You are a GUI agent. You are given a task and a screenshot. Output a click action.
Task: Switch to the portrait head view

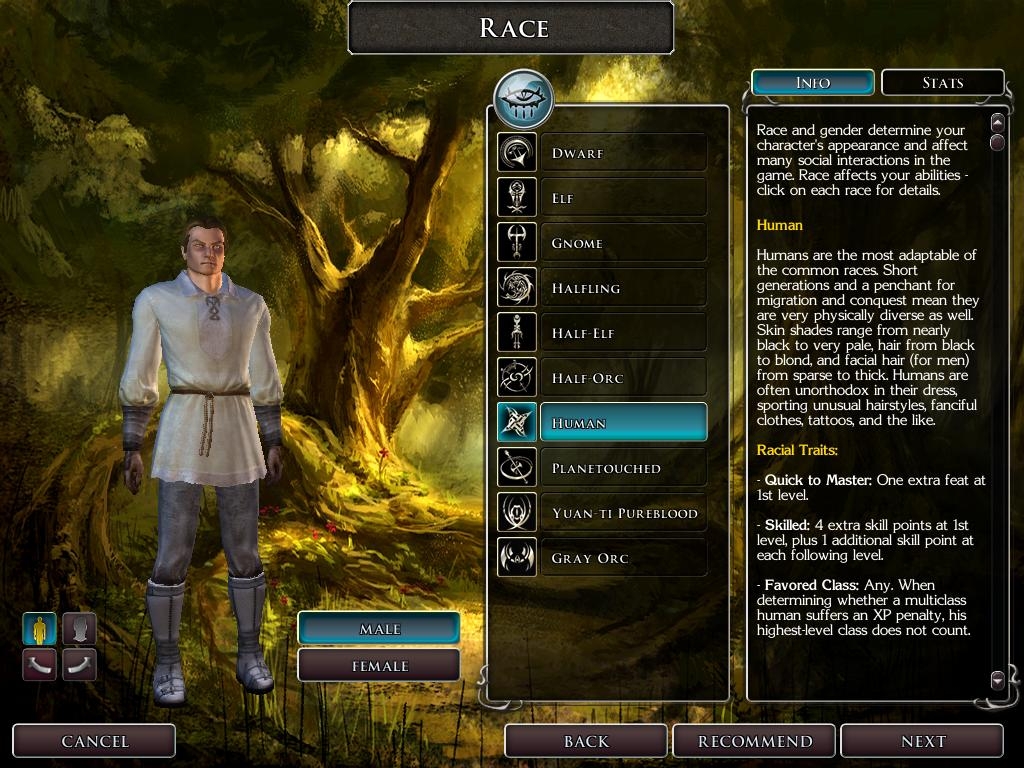click(x=80, y=629)
